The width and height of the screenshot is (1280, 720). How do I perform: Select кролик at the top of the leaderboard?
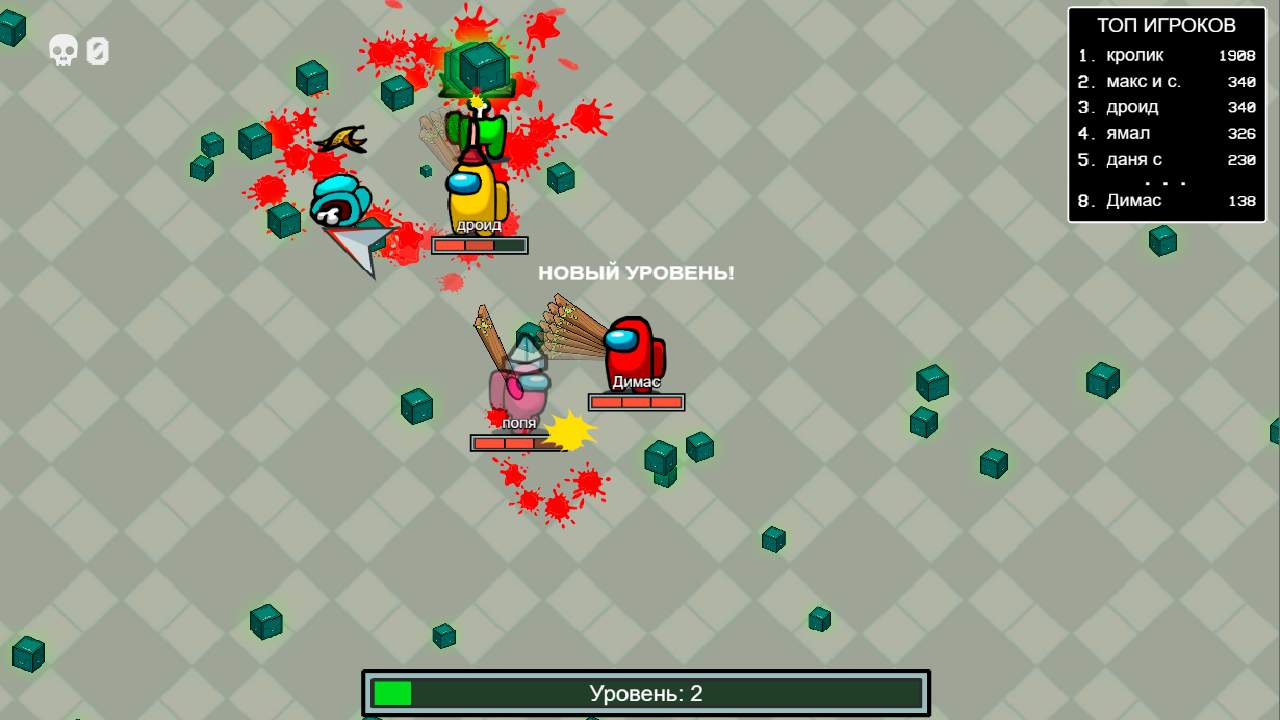click(x=1133, y=56)
